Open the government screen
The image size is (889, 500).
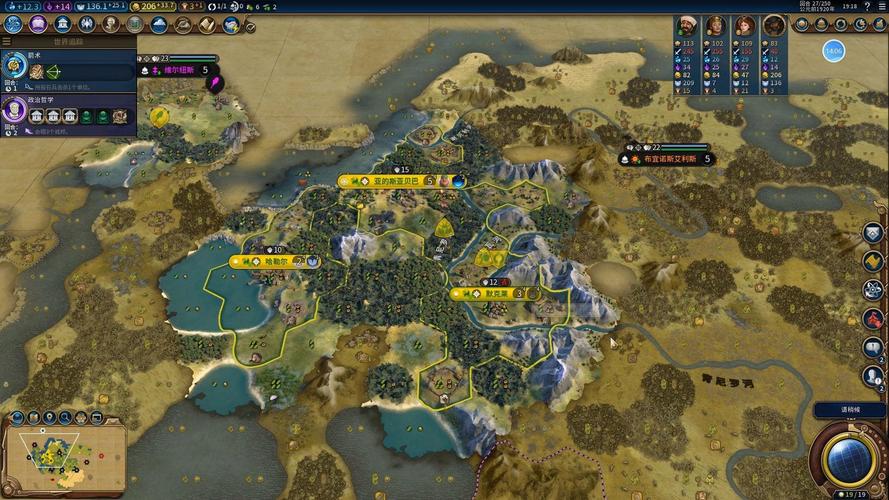click(62, 25)
